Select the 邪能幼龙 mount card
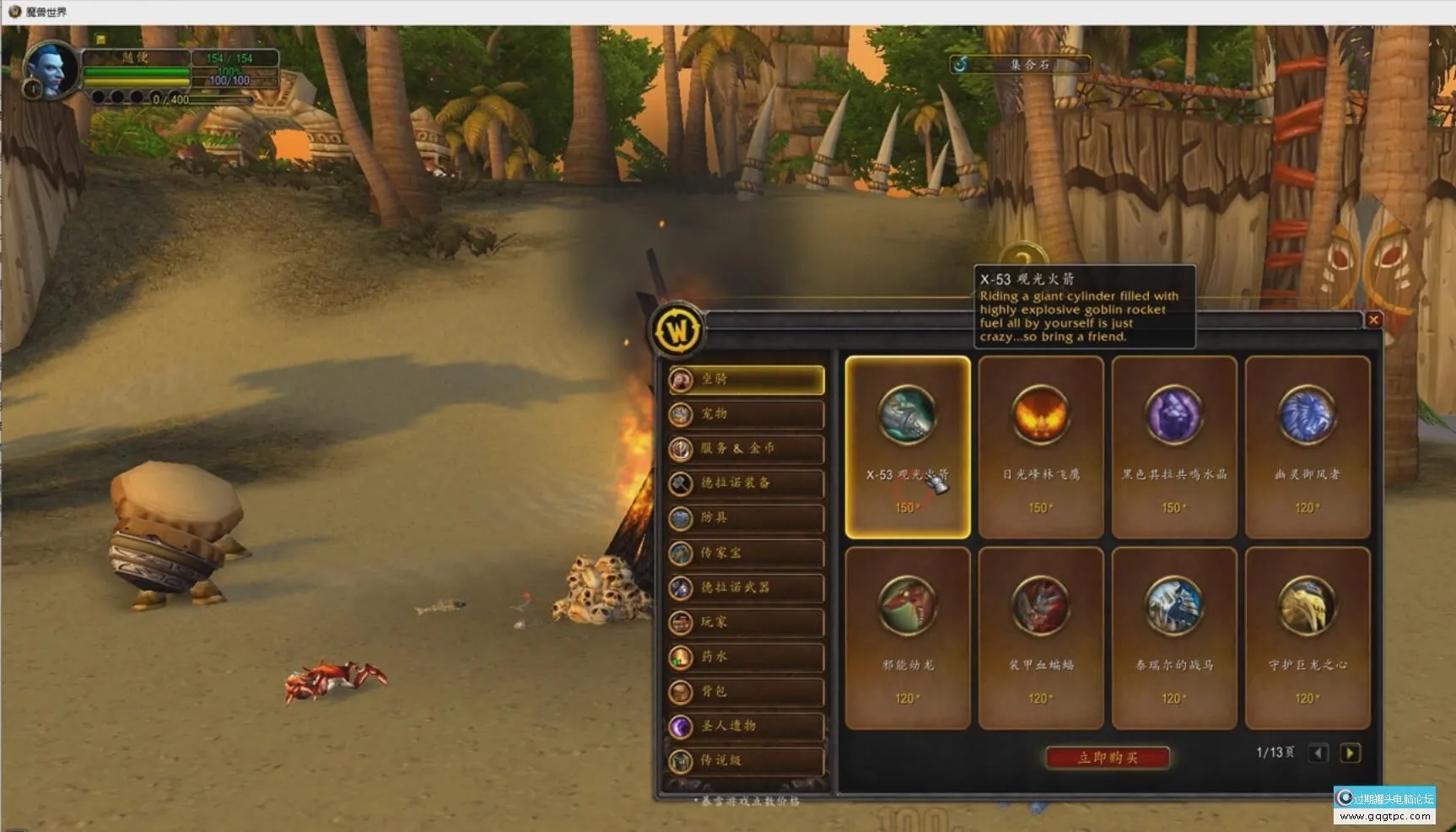This screenshot has height=832, width=1456. (908, 637)
